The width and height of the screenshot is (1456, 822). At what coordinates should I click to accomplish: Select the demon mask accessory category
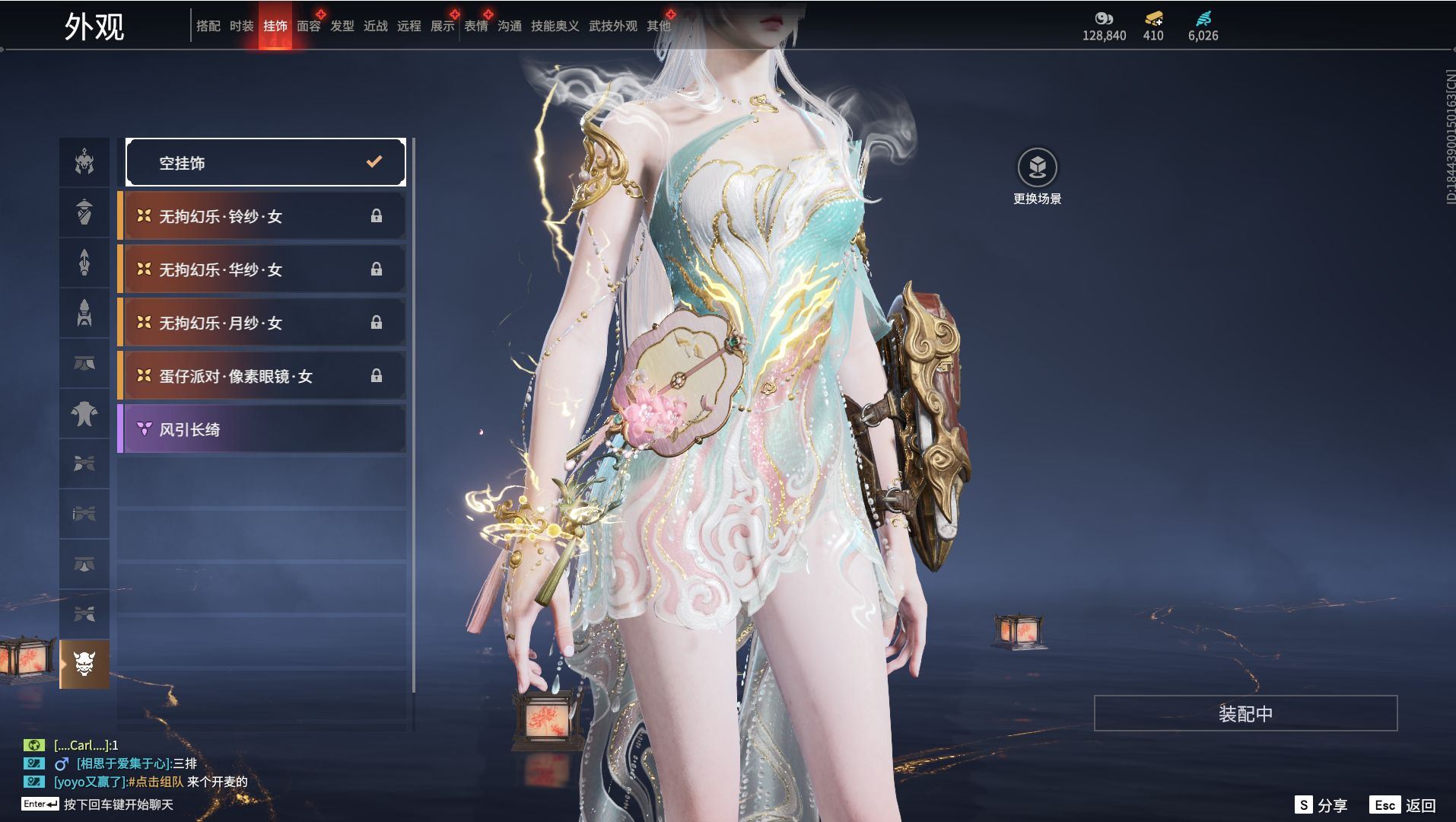[84, 664]
